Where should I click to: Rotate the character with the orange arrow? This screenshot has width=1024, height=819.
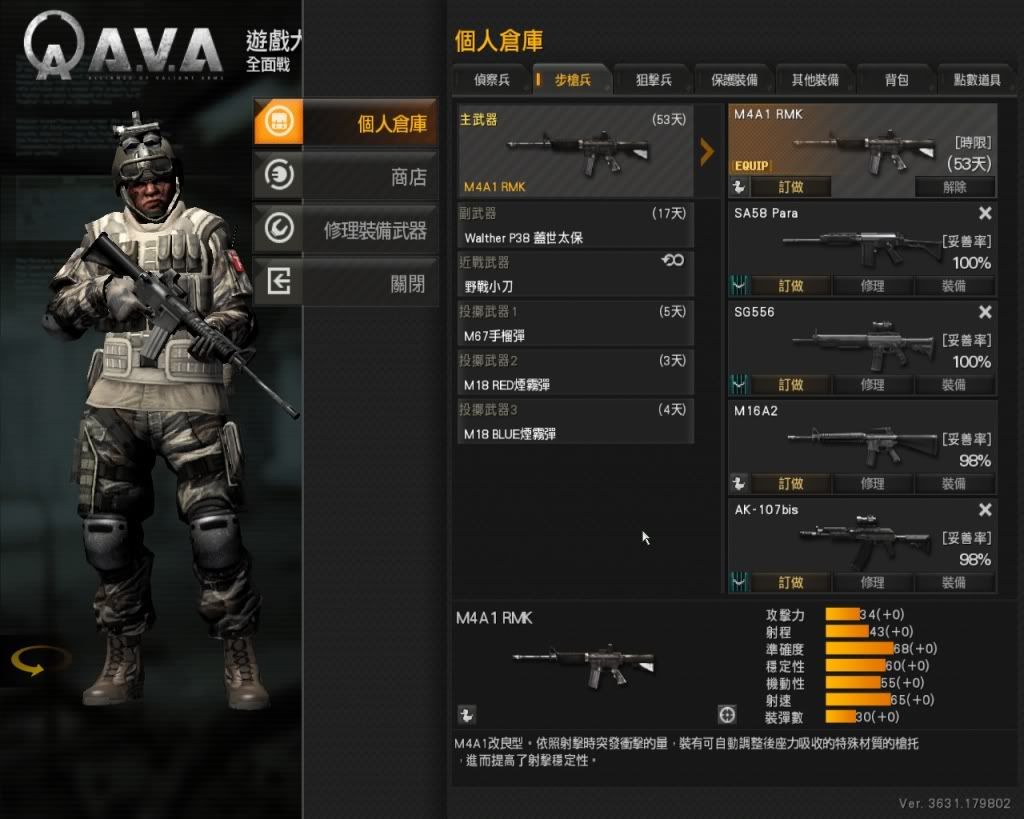pyautogui.click(x=41, y=661)
